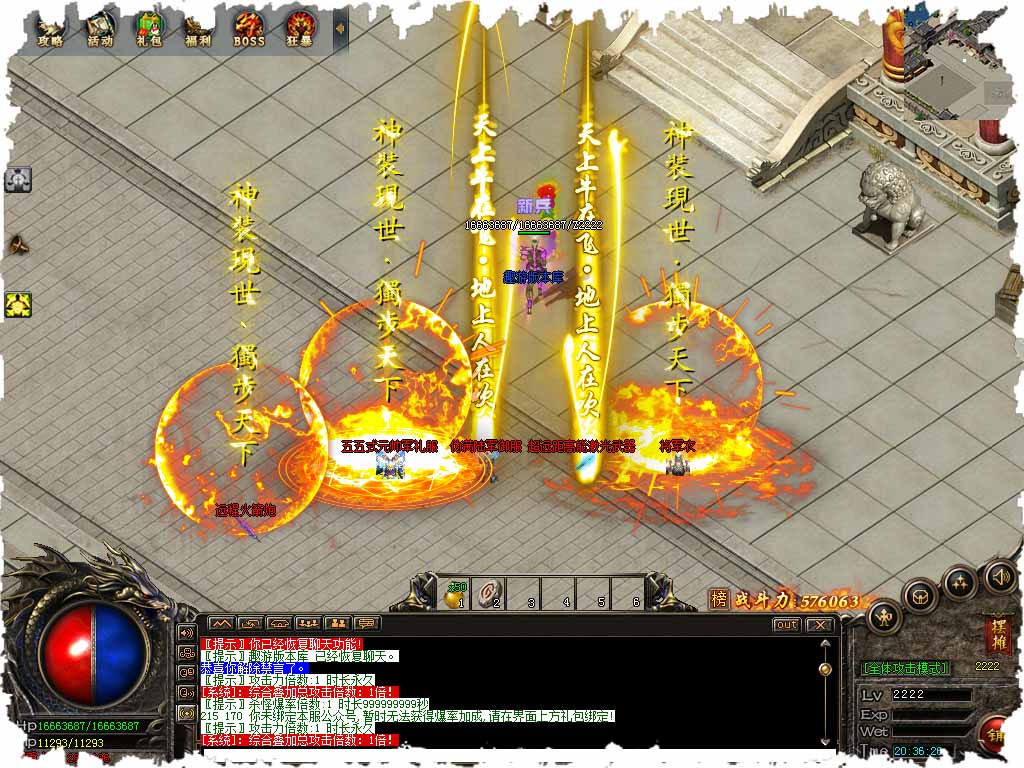
Task: Activate the 狂暴 berserk icon
Action: coord(300,29)
